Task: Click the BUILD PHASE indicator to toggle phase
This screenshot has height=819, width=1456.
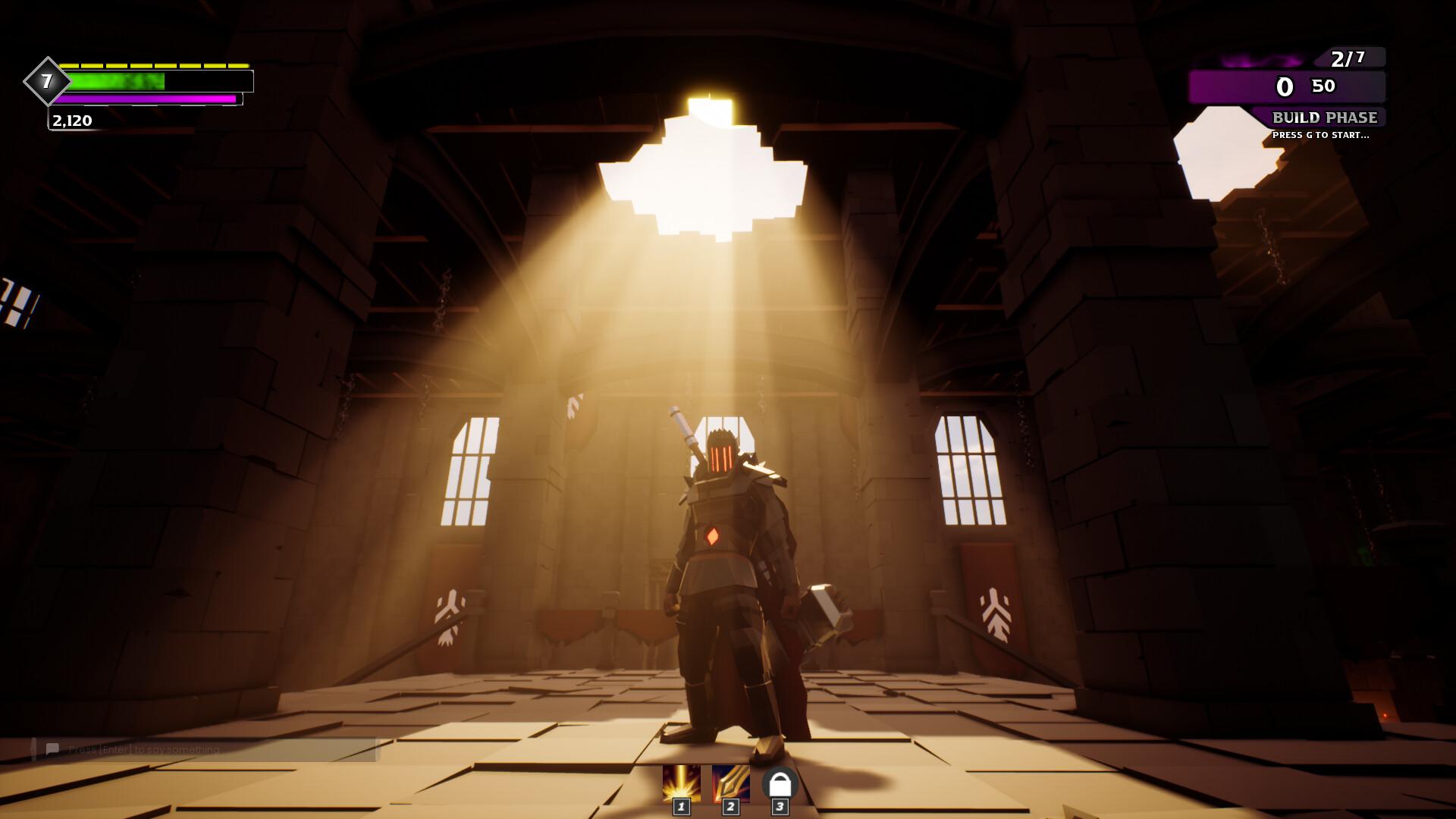Action: [1325, 118]
